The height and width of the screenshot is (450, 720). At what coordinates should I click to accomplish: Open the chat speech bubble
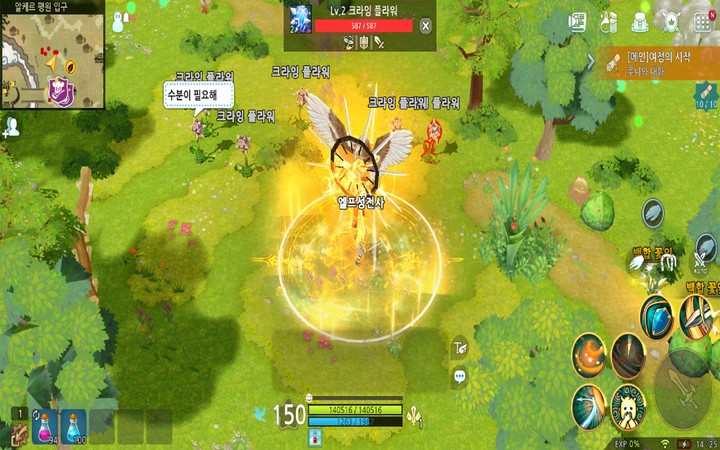pos(460,377)
